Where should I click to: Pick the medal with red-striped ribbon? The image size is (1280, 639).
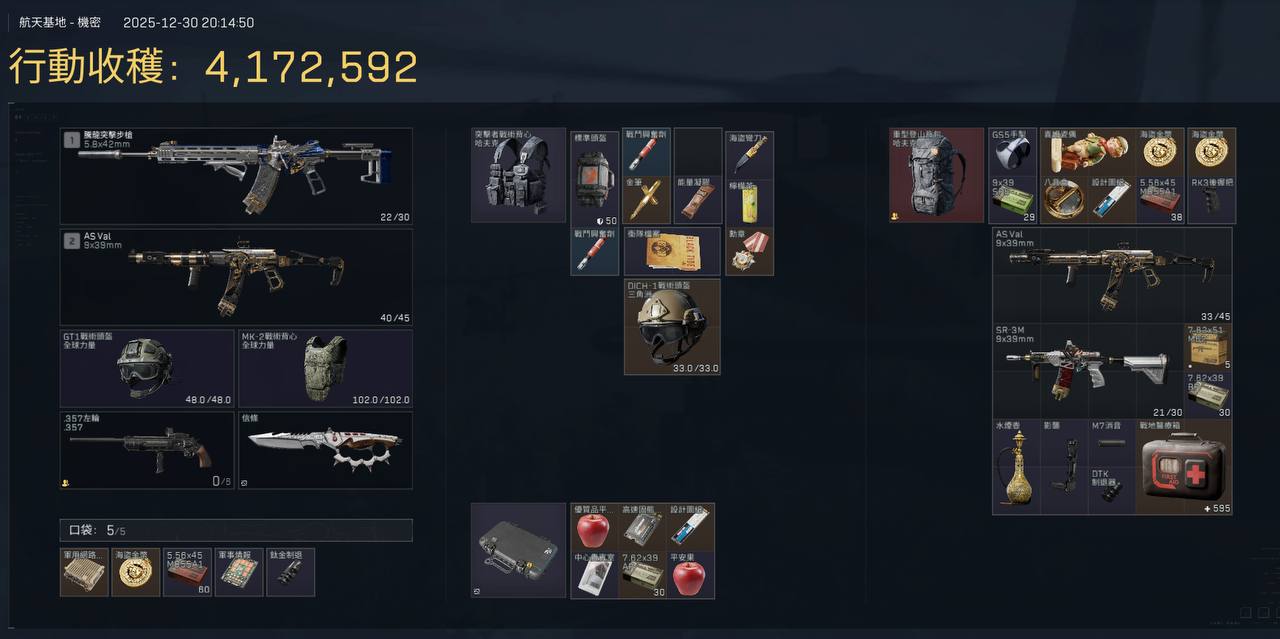[x=749, y=251]
